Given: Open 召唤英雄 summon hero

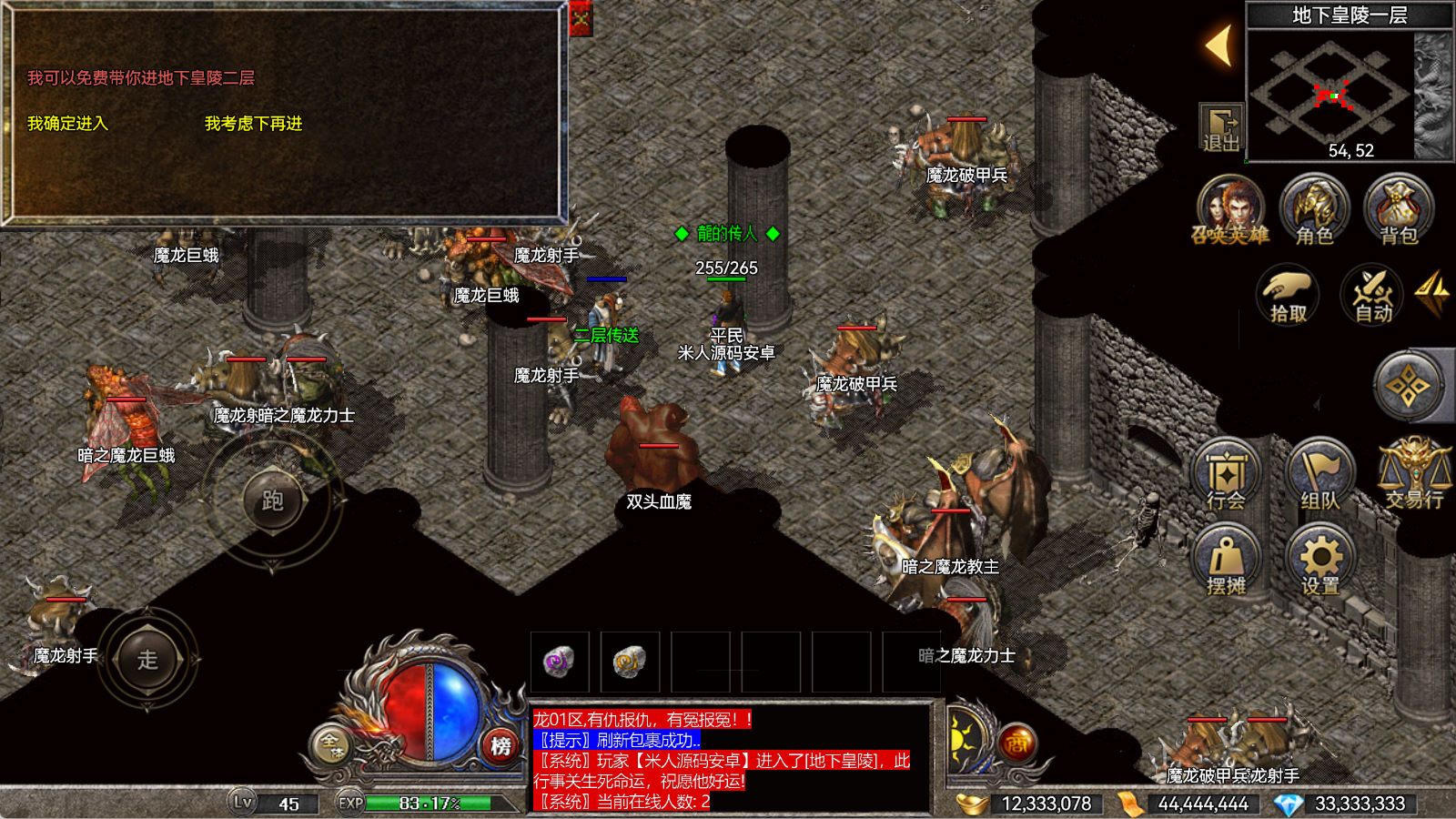Looking at the screenshot, I should pos(1230,211).
